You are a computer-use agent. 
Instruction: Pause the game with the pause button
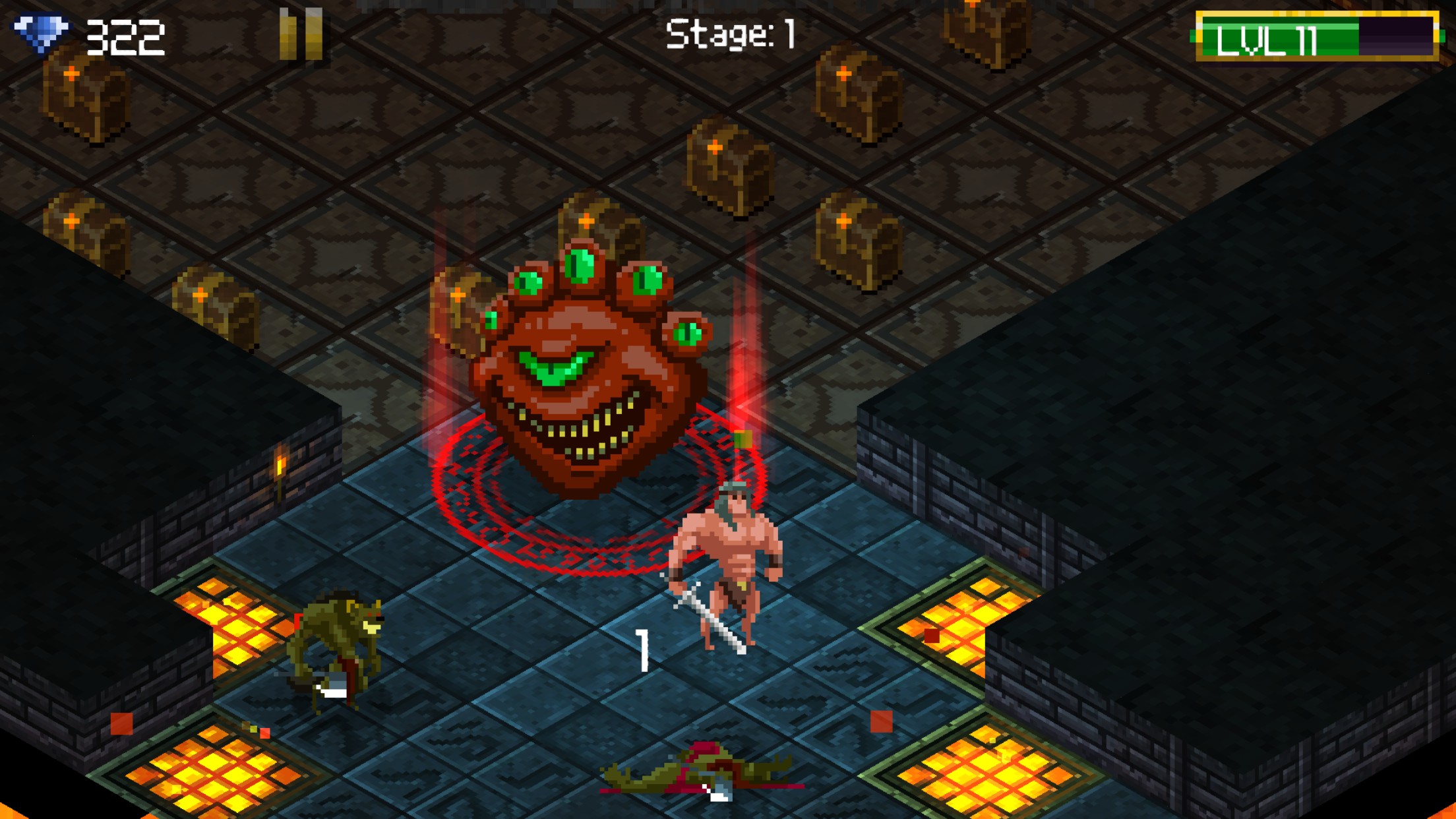pos(301,34)
